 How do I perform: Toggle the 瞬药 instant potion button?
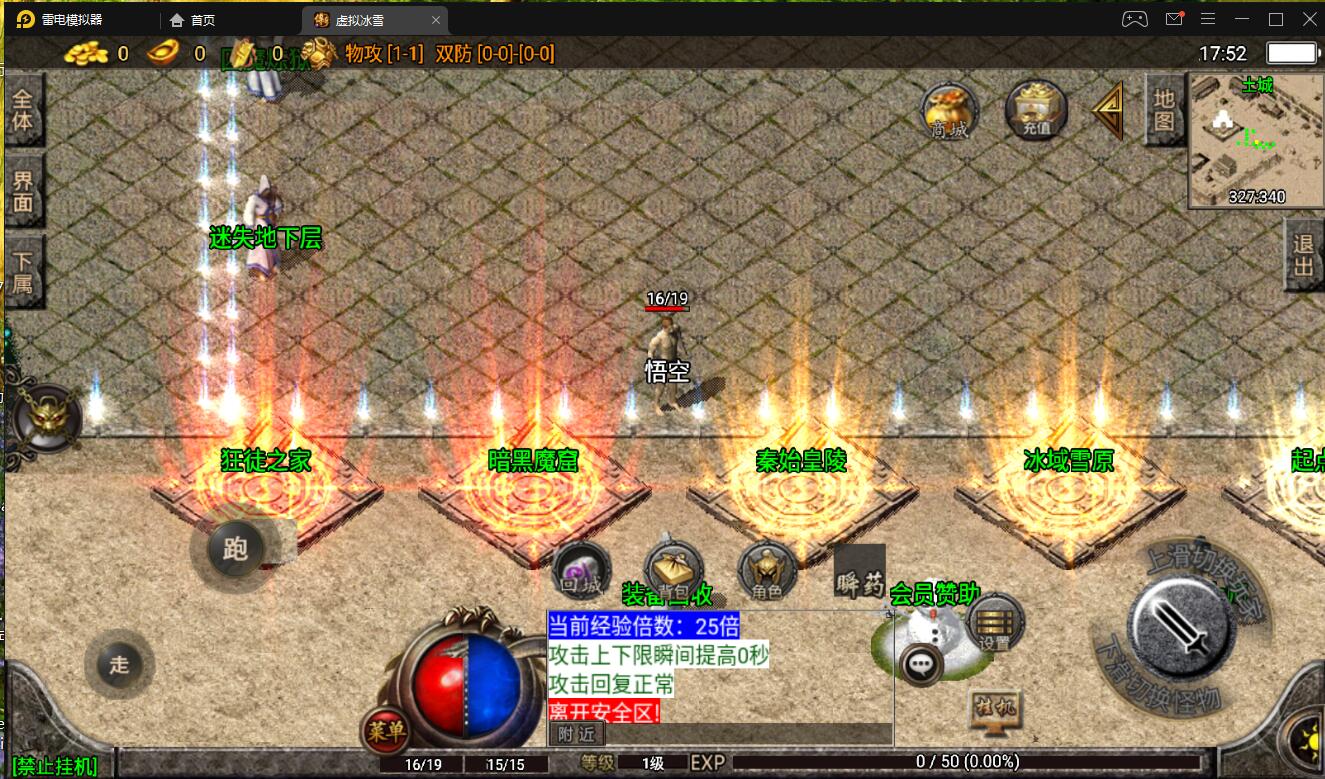click(x=859, y=572)
